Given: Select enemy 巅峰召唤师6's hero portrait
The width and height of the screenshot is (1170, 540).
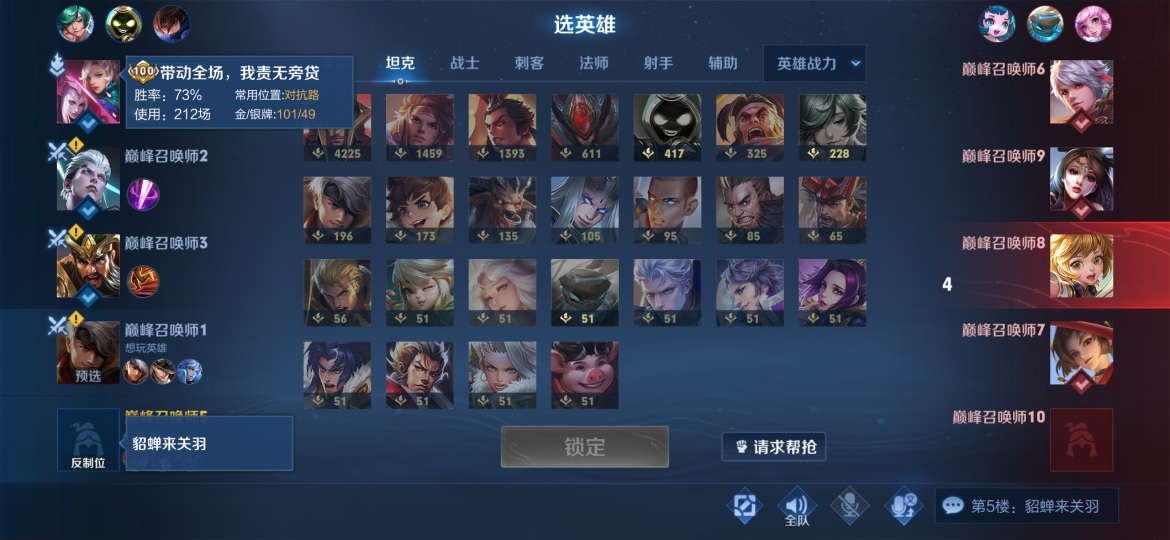Looking at the screenshot, I should pos(1081,92).
